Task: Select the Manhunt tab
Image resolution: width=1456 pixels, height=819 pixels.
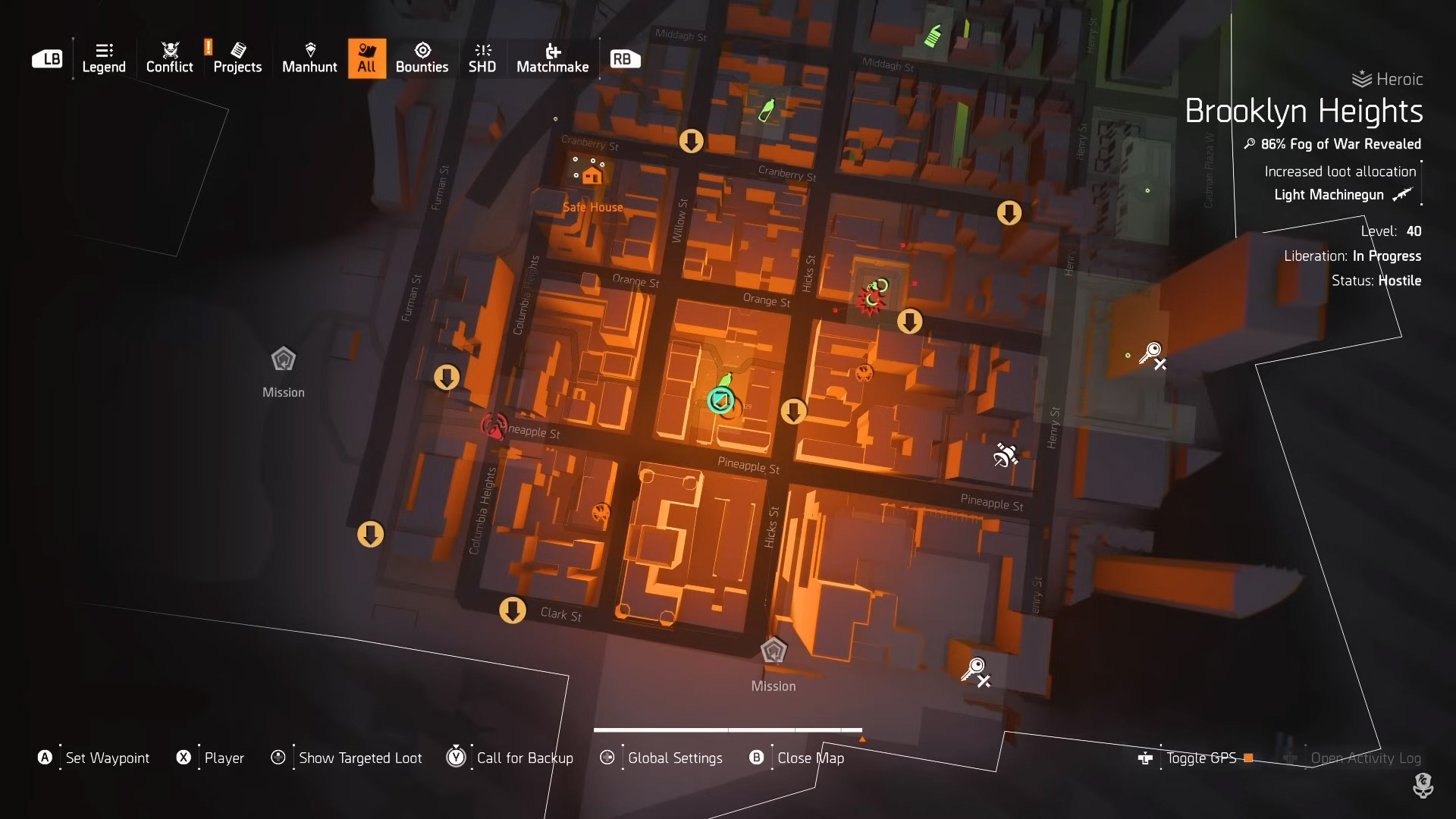Action: 309,58
